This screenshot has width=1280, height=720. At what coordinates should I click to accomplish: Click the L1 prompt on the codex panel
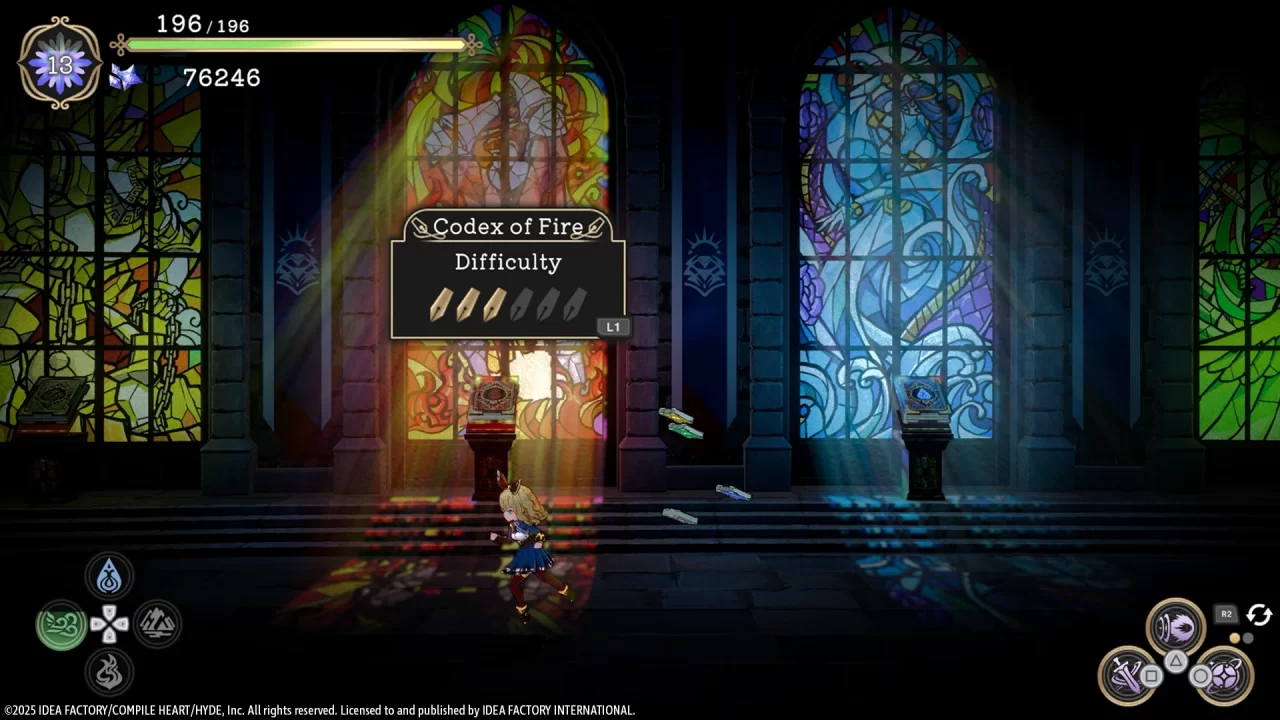(x=613, y=327)
